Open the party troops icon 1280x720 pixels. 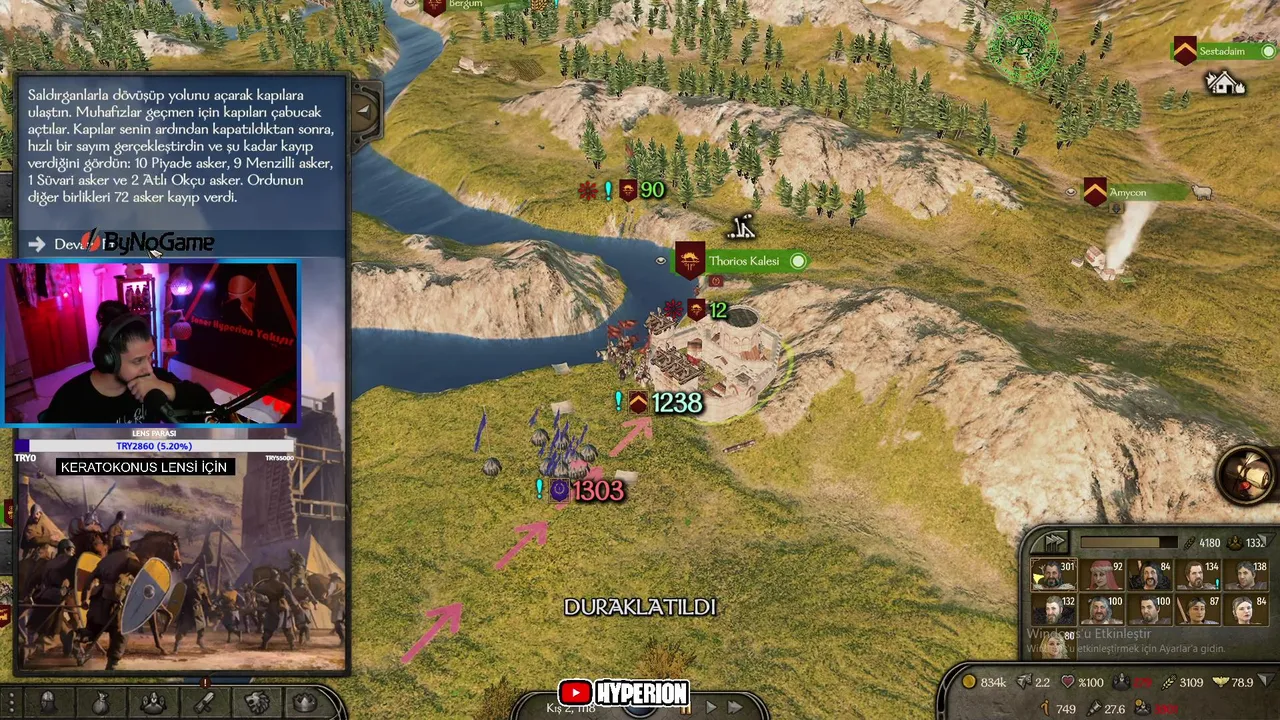(x=152, y=703)
